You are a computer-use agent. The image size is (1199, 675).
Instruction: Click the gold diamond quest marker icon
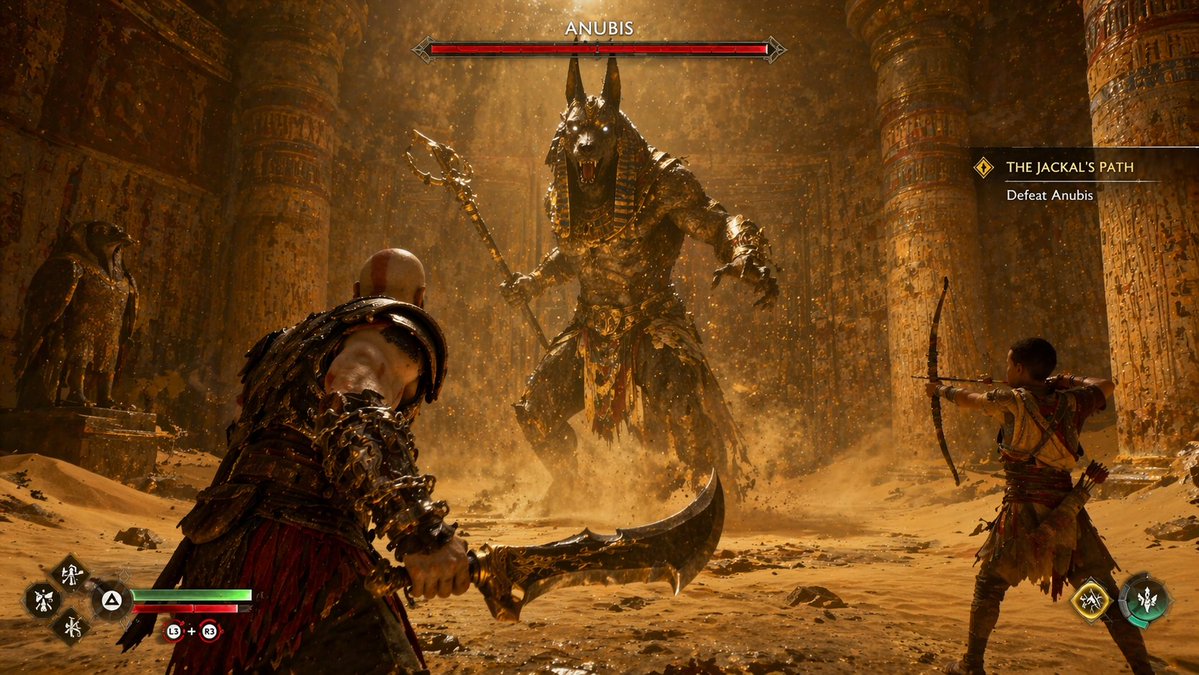(x=984, y=167)
